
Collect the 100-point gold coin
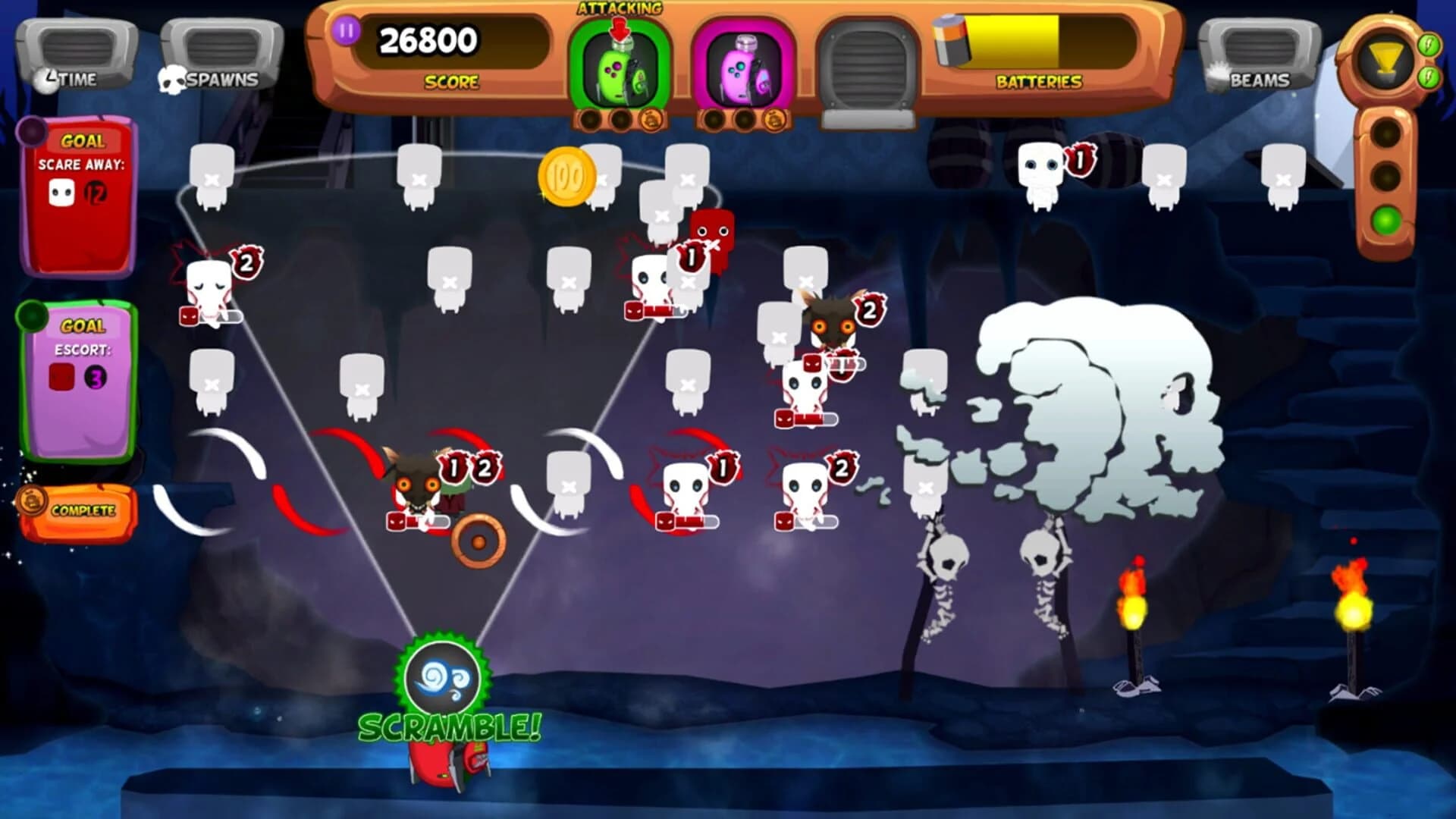pos(565,175)
